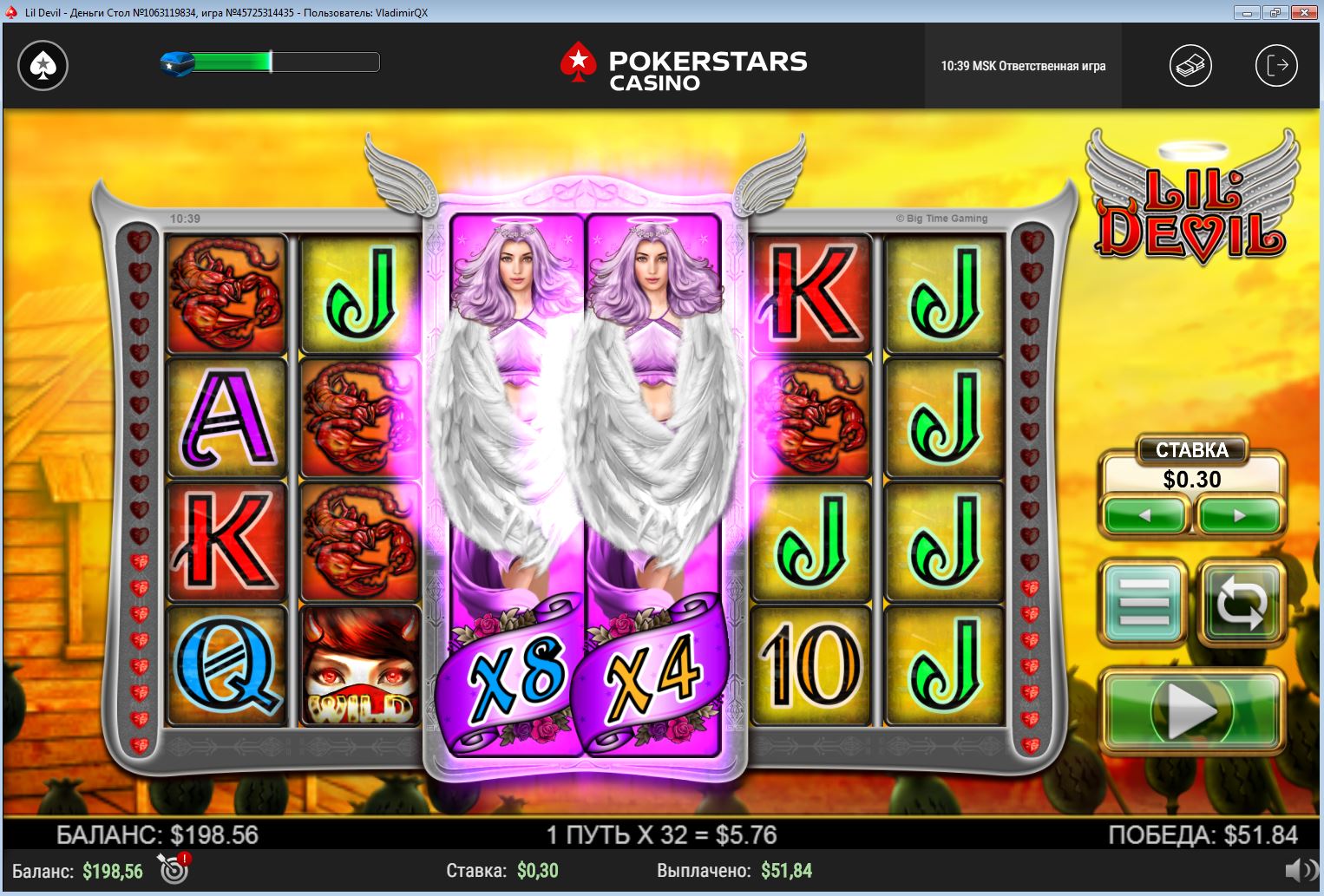Open the cashier money icon

coord(1190,66)
